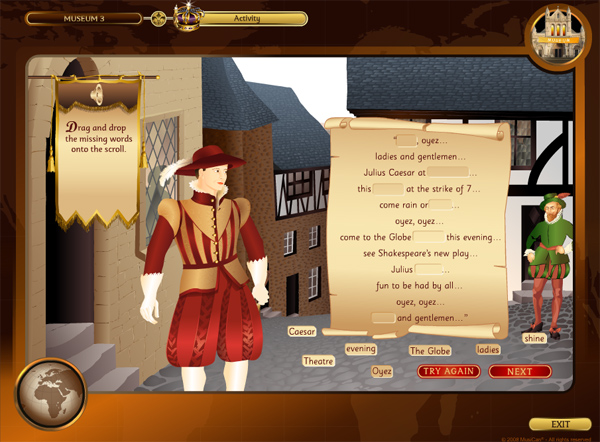Go to the NEXT activity screen
This screenshot has width=600, height=442.
click(x=519, y=371)
